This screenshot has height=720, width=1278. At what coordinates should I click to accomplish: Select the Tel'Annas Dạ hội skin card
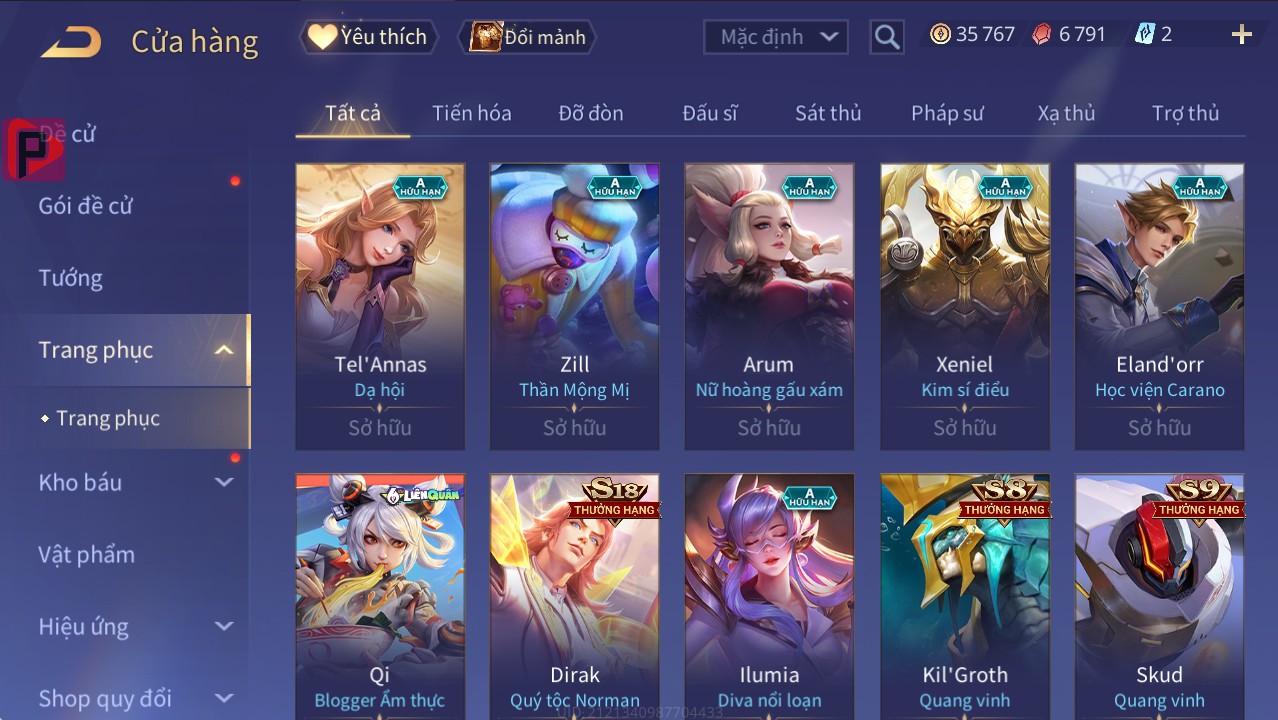click(380, 306)
